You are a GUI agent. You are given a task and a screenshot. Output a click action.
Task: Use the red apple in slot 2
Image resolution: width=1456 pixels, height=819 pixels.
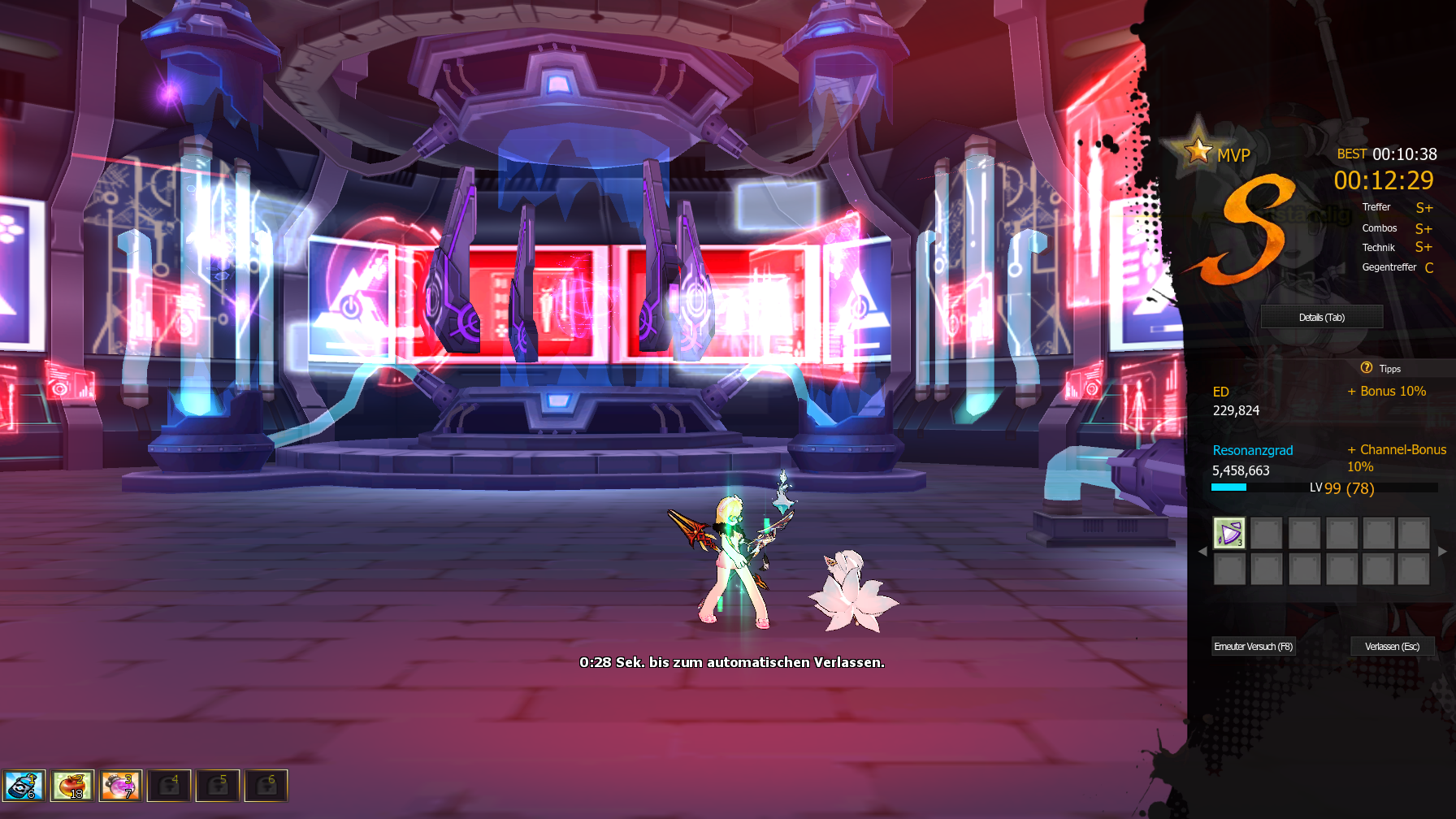pyautogui.click(x=72, y=786)
